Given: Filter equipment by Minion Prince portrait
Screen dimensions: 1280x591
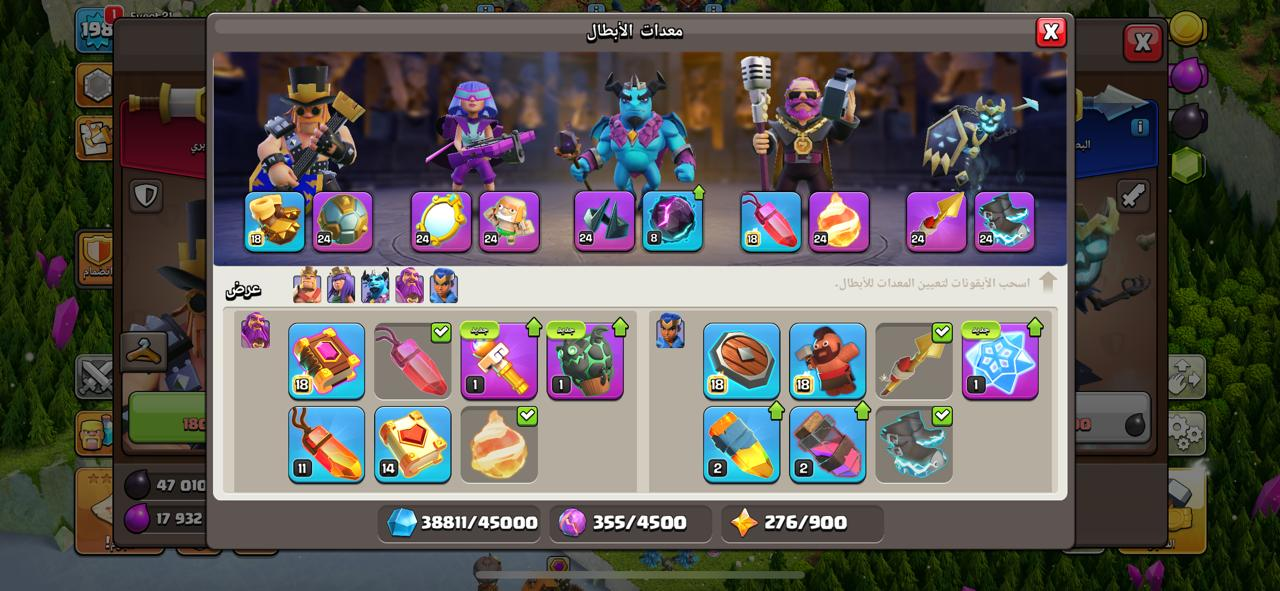Looking at the screenshot, I should pyautogui.click(x=375, y=286).
